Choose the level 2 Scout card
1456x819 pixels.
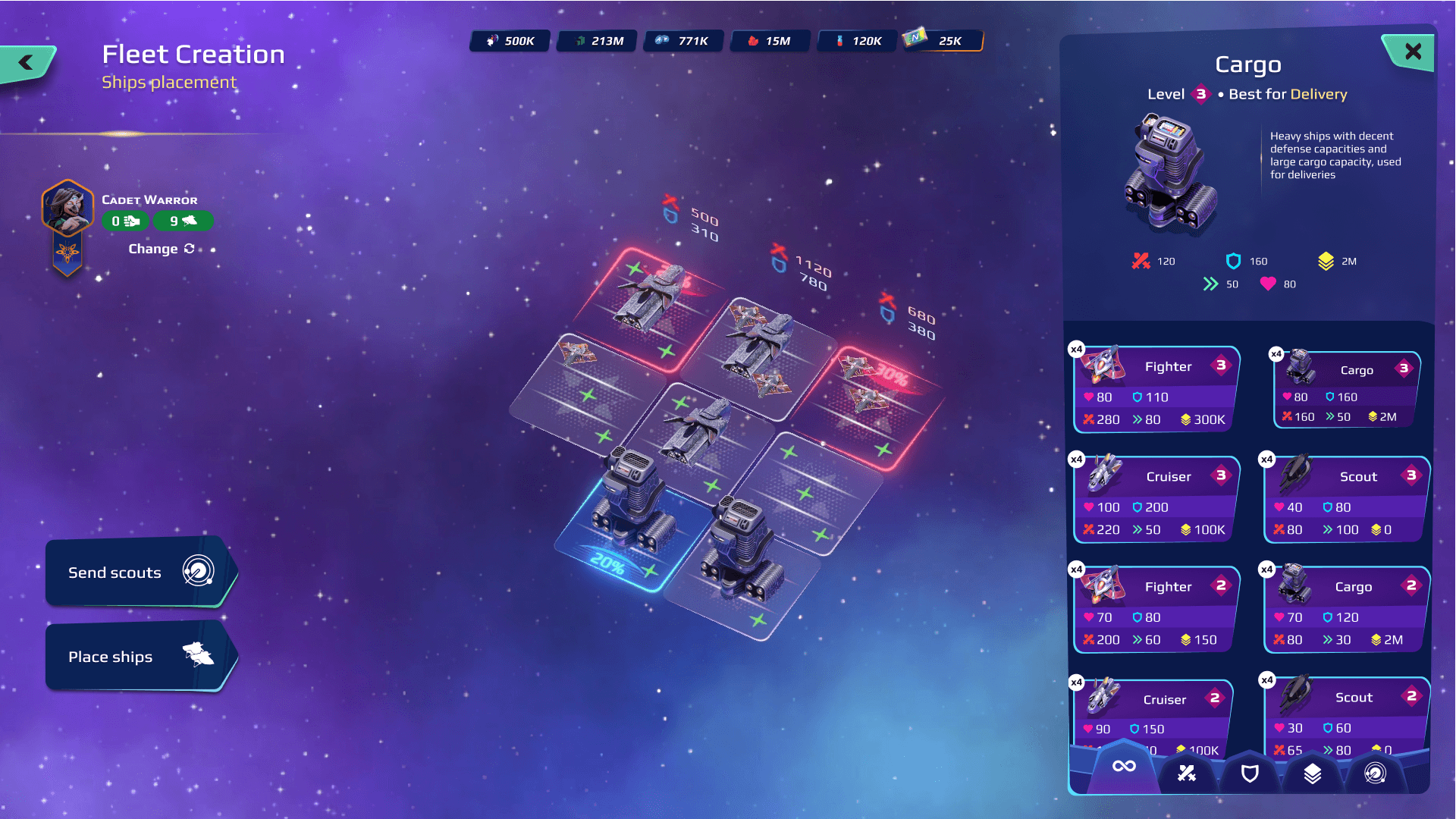(1347, 717)
